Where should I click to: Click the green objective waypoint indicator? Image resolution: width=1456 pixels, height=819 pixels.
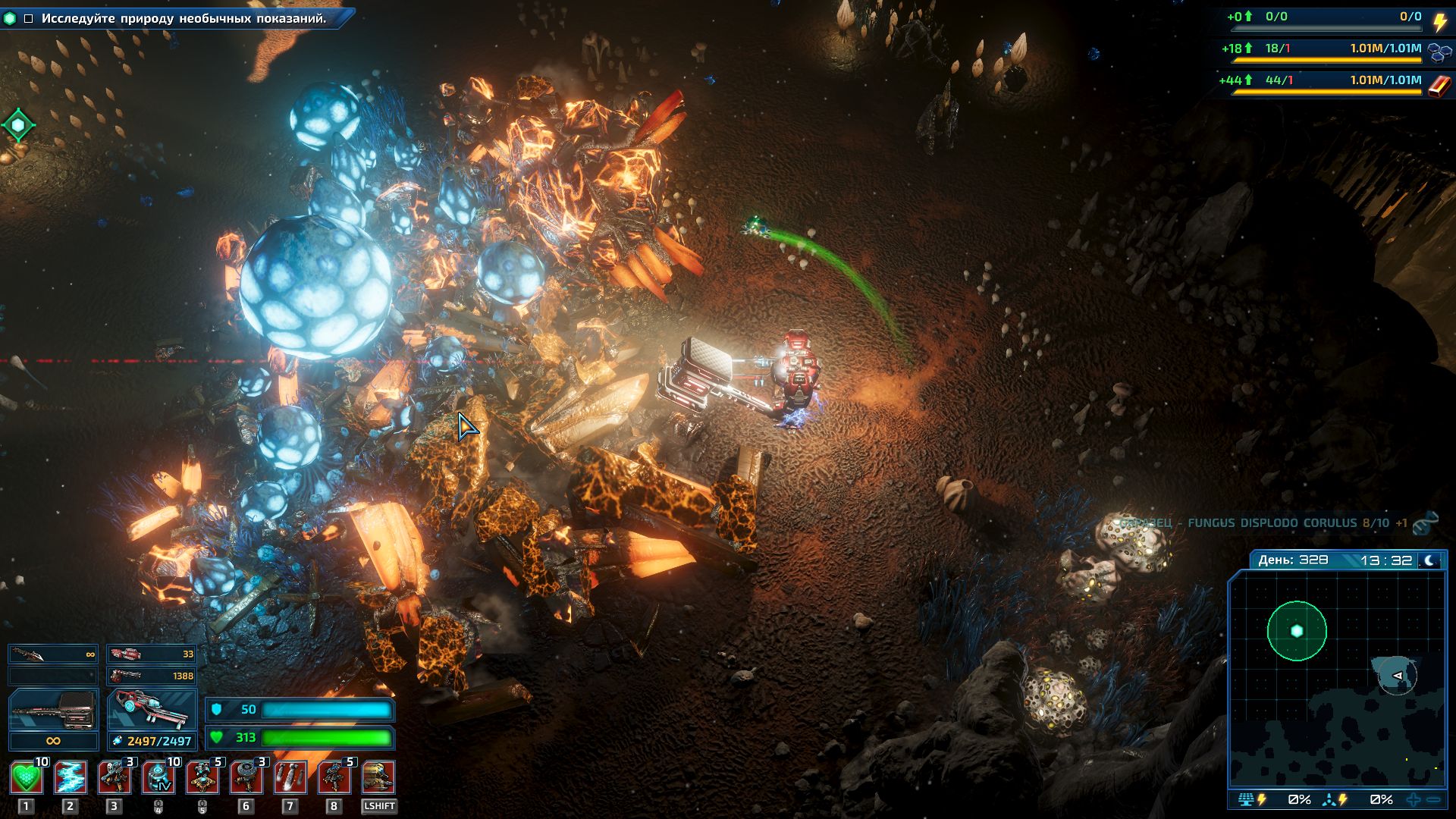18,124
